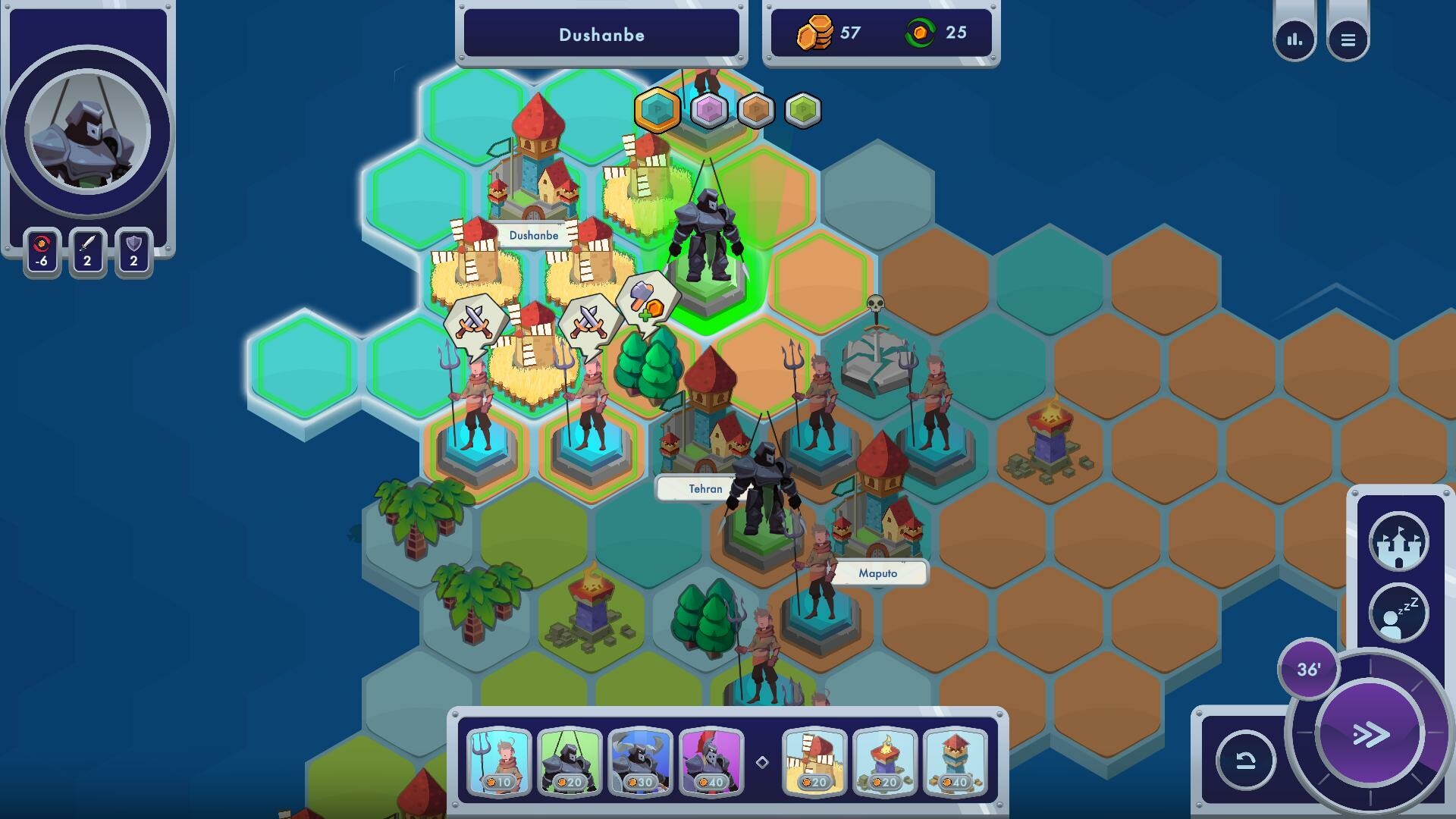The height and width of the screenshot is (819, 1456).
Task: Open the hamburger menu
Action: [1349, 39]
